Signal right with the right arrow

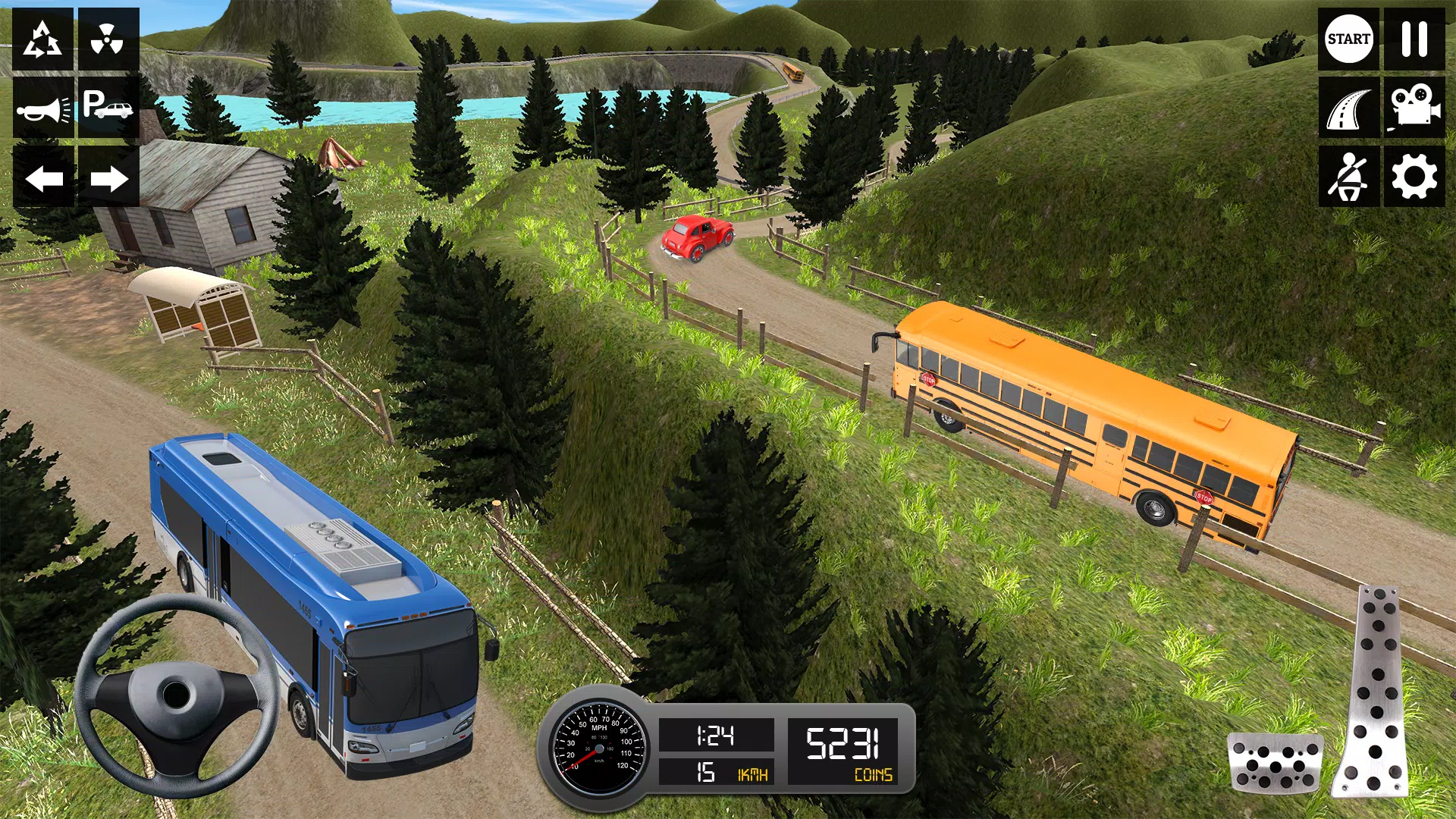pyautogui.click(x=108, y=178)
